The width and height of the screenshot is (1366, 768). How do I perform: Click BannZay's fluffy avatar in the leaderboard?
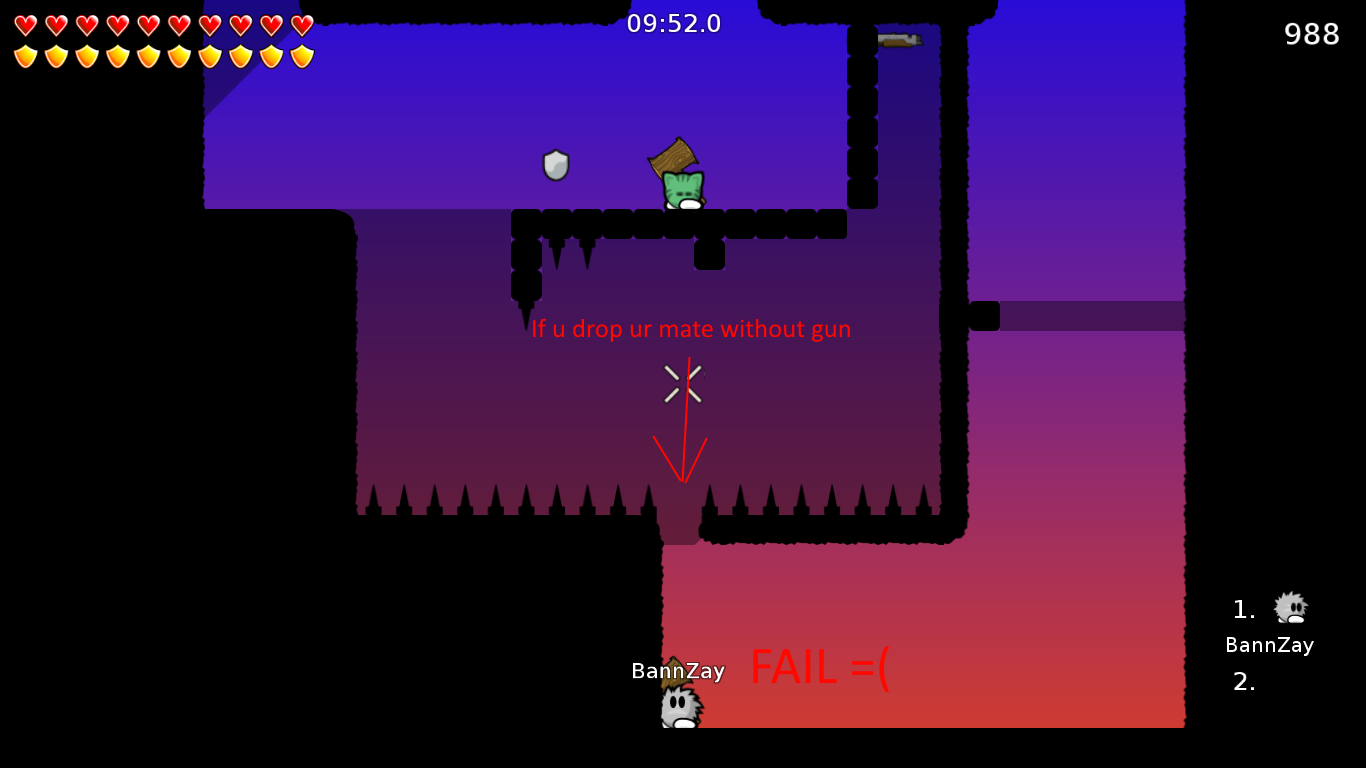coord(1290,605)
